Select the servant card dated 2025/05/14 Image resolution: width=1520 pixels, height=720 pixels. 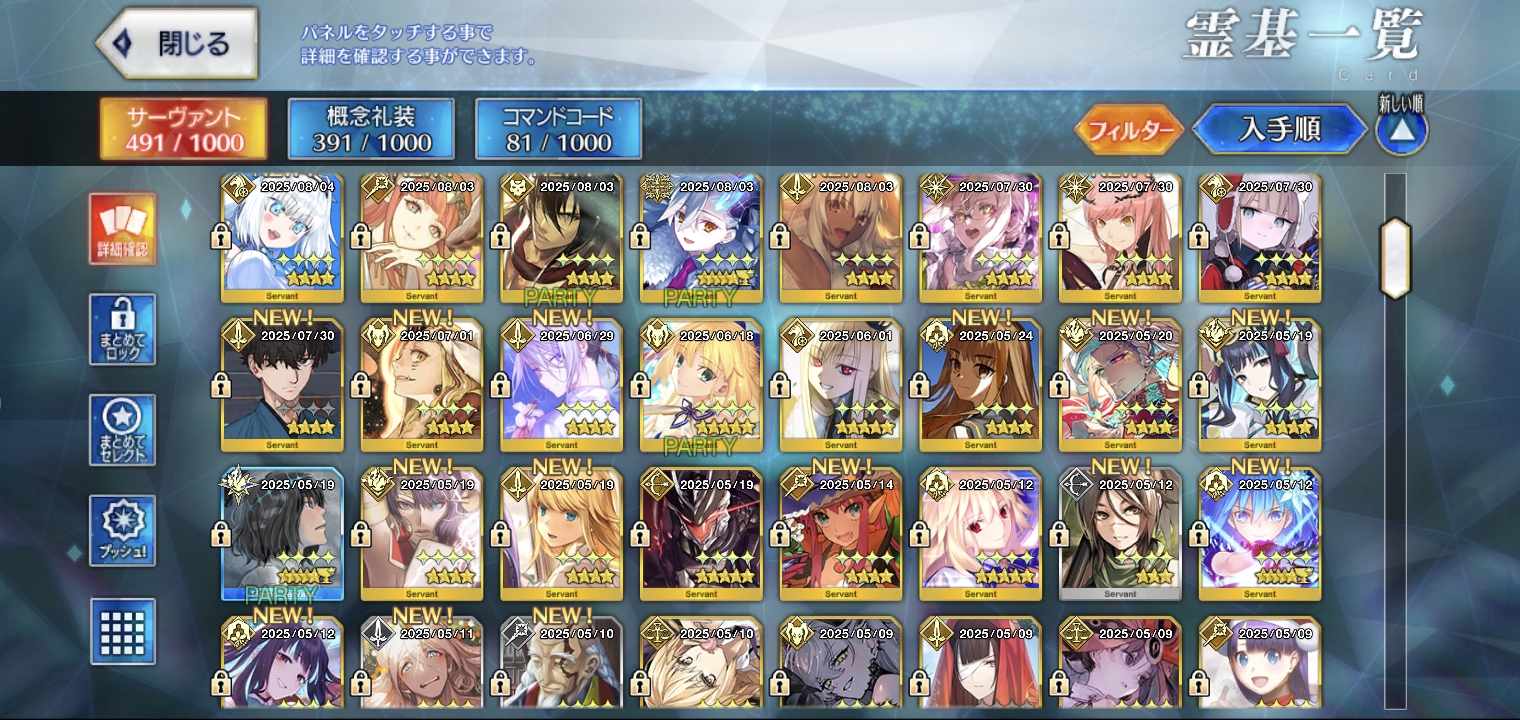coord(841,535)
